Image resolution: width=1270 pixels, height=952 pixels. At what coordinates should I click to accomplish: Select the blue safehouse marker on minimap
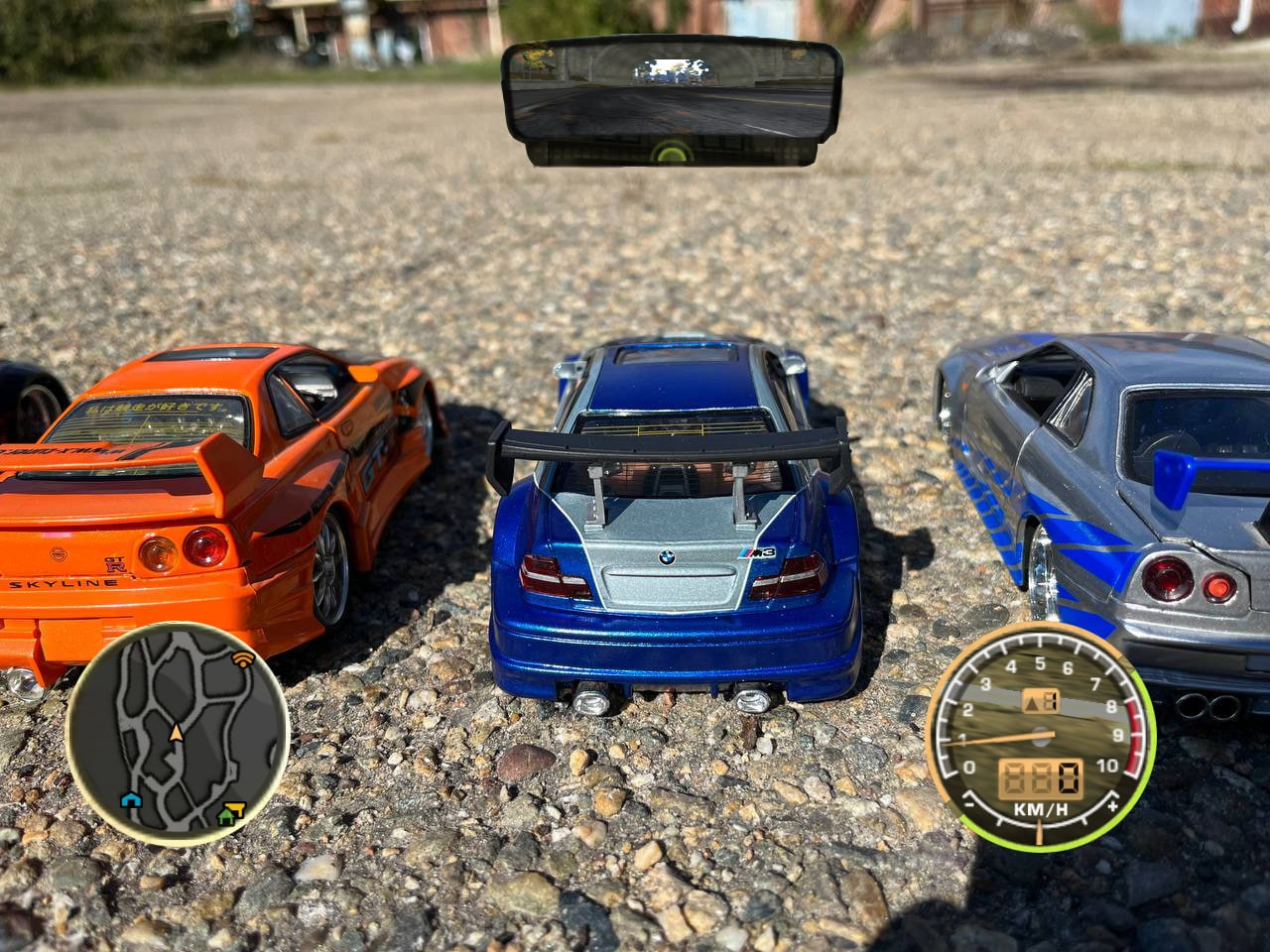click(129, 799)
